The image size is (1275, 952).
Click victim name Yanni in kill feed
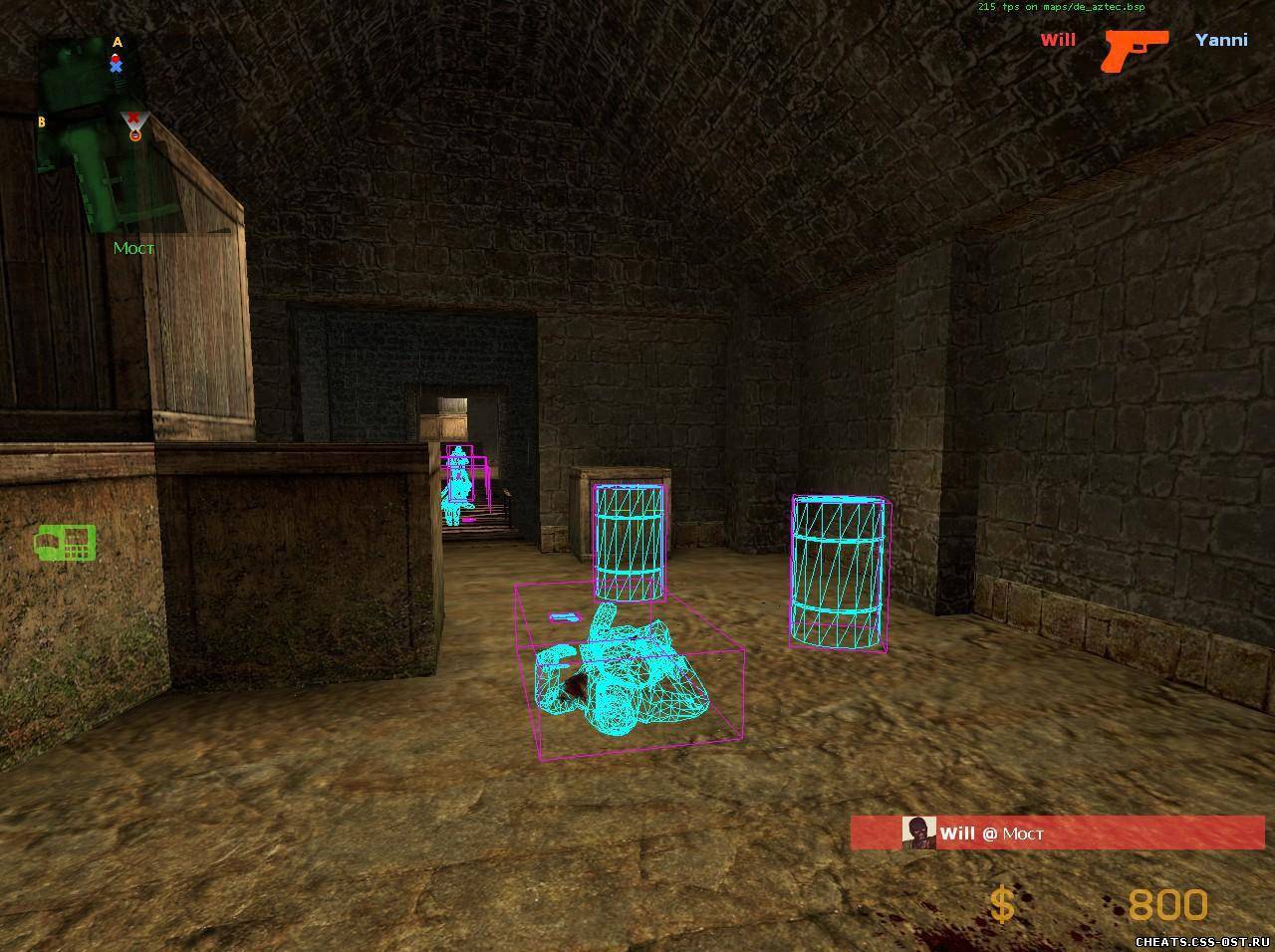(x=1221, y=40)
